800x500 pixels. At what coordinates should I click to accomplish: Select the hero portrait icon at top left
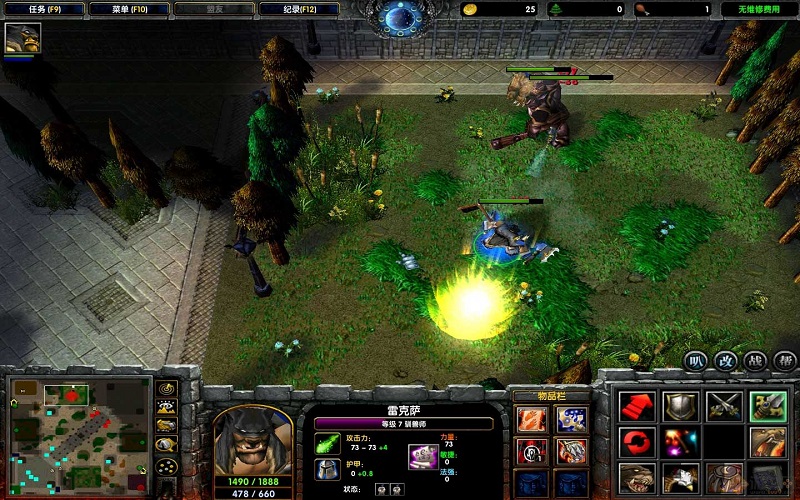[x=20, y=38]
